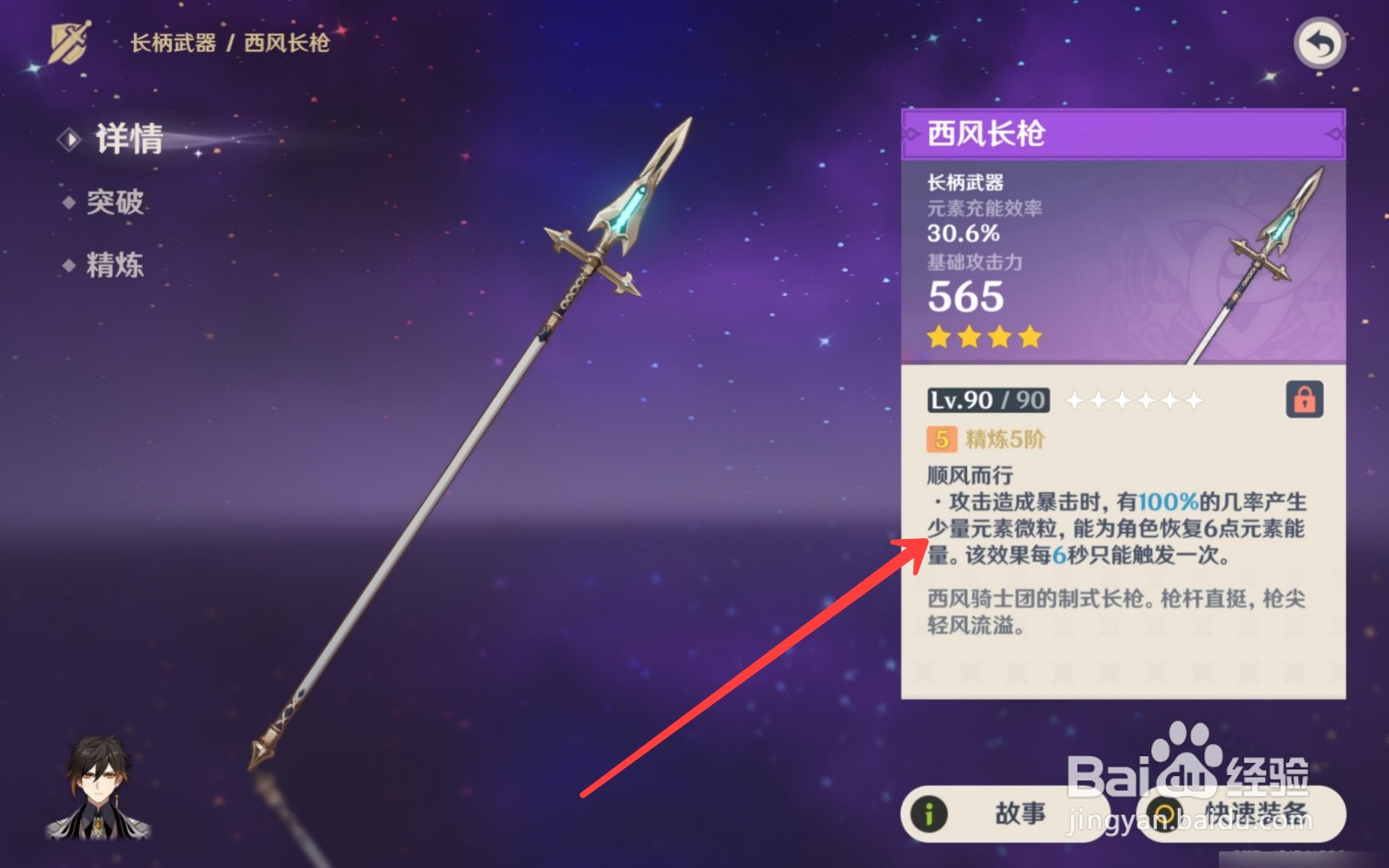Open the 详情 details tab
Image resolution: width=1389 pixels, height=868 pixels.
pyautogui.click(x=128, y=139)
